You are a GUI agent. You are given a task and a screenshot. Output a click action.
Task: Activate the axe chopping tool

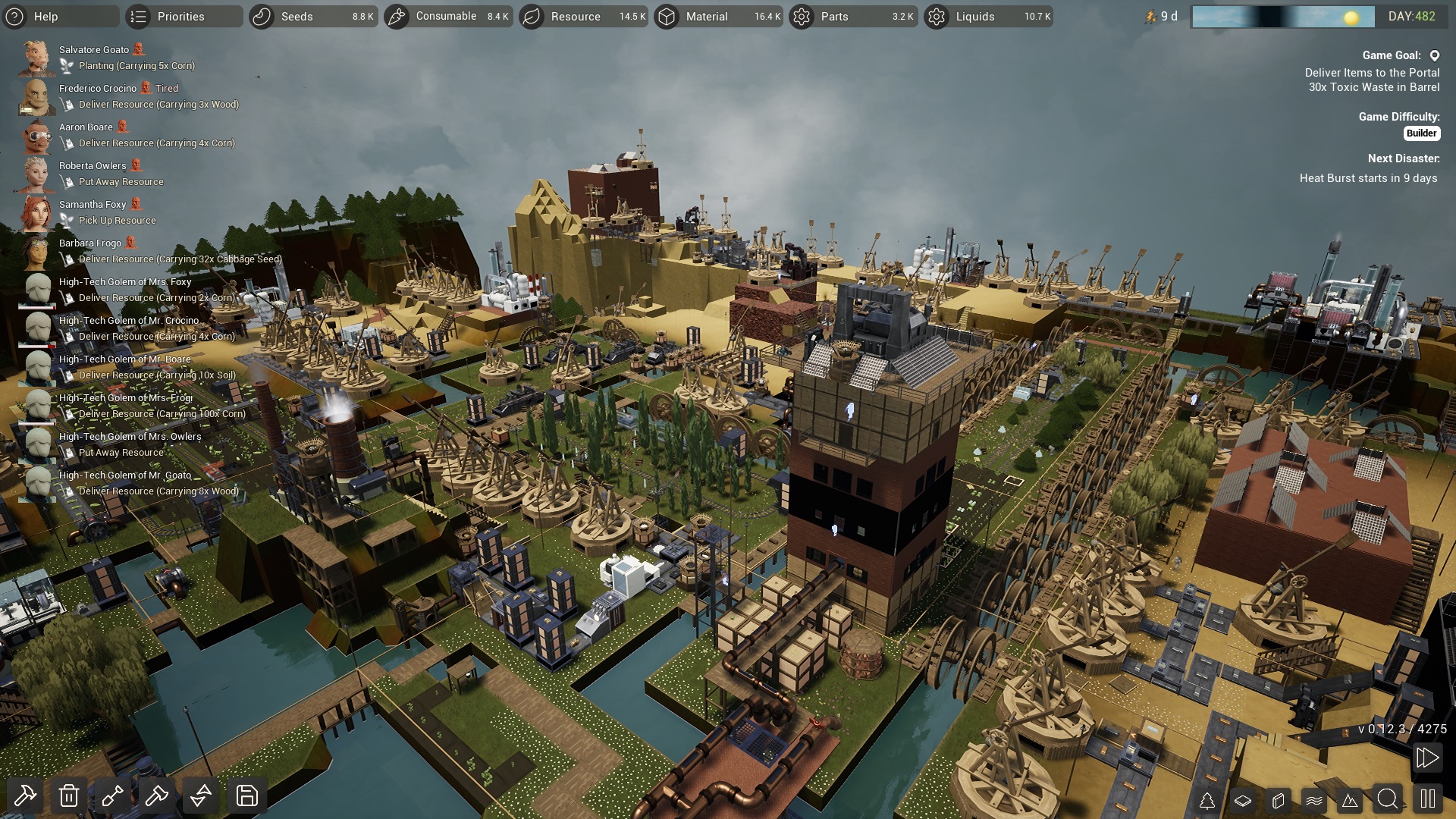tap(156, 796)
